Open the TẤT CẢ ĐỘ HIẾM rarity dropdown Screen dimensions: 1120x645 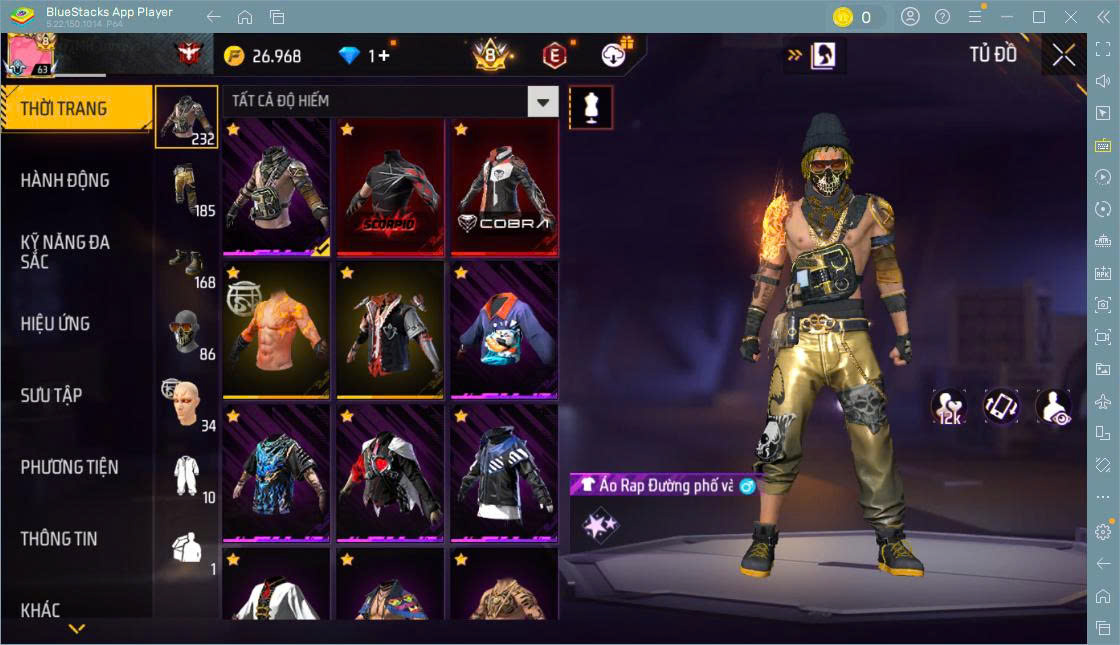pos(542,101)
